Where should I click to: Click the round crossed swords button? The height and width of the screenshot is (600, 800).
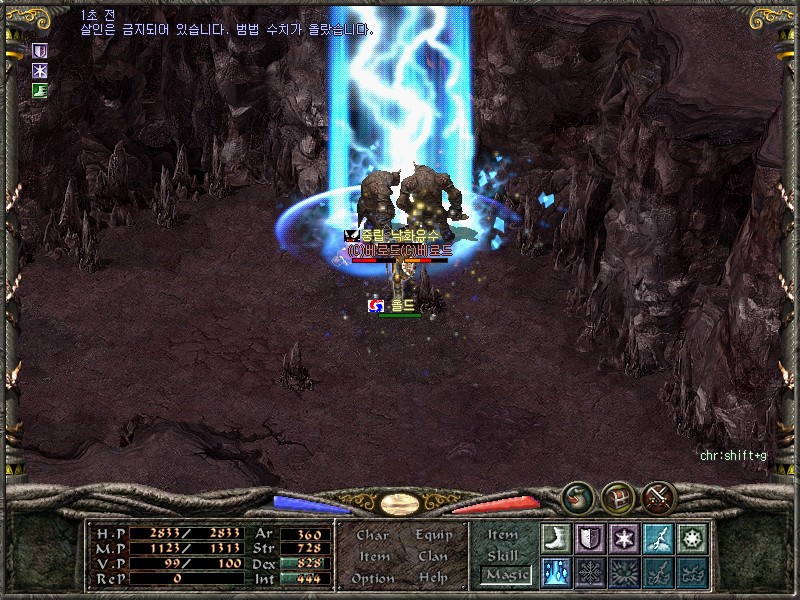[659, 495]
